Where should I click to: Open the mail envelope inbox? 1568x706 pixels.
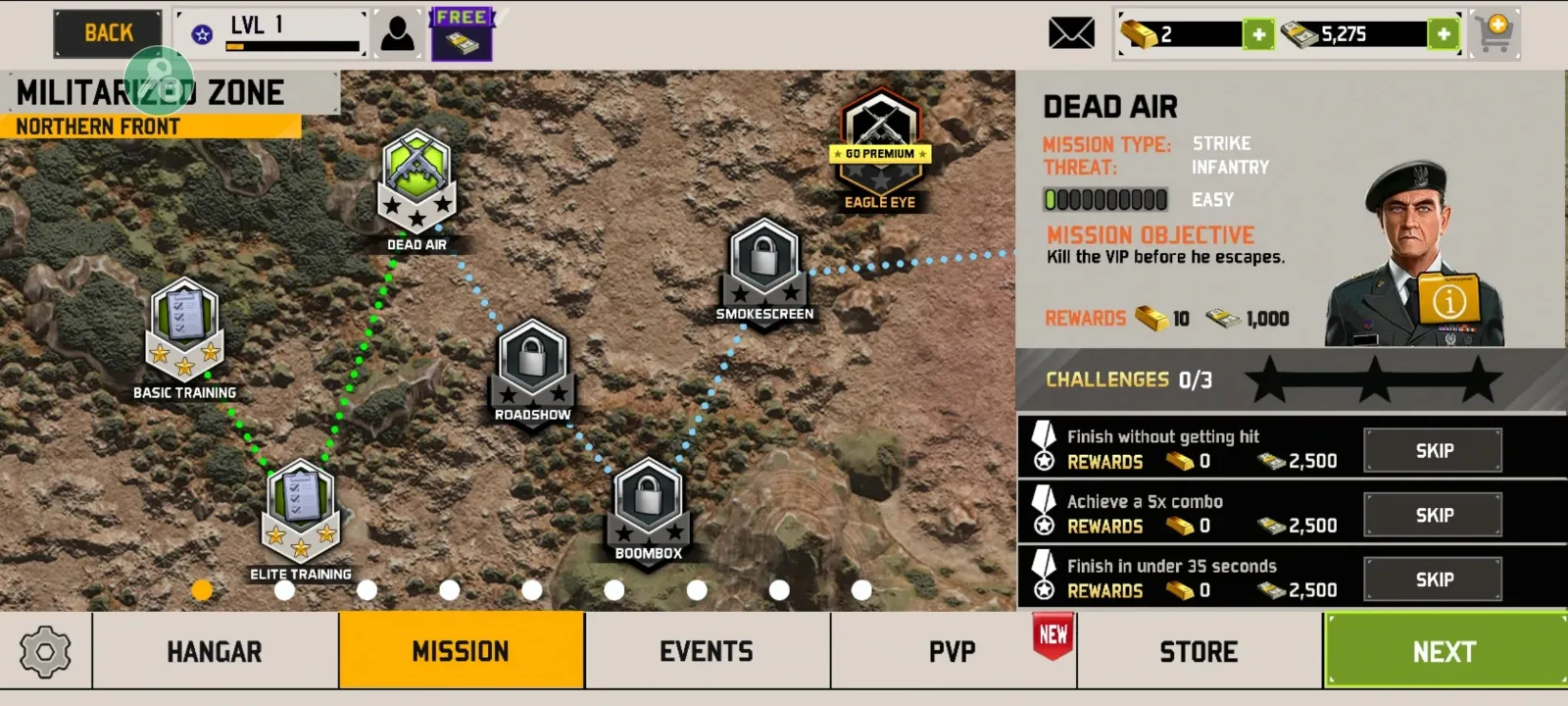click(x=1071, y=33)
